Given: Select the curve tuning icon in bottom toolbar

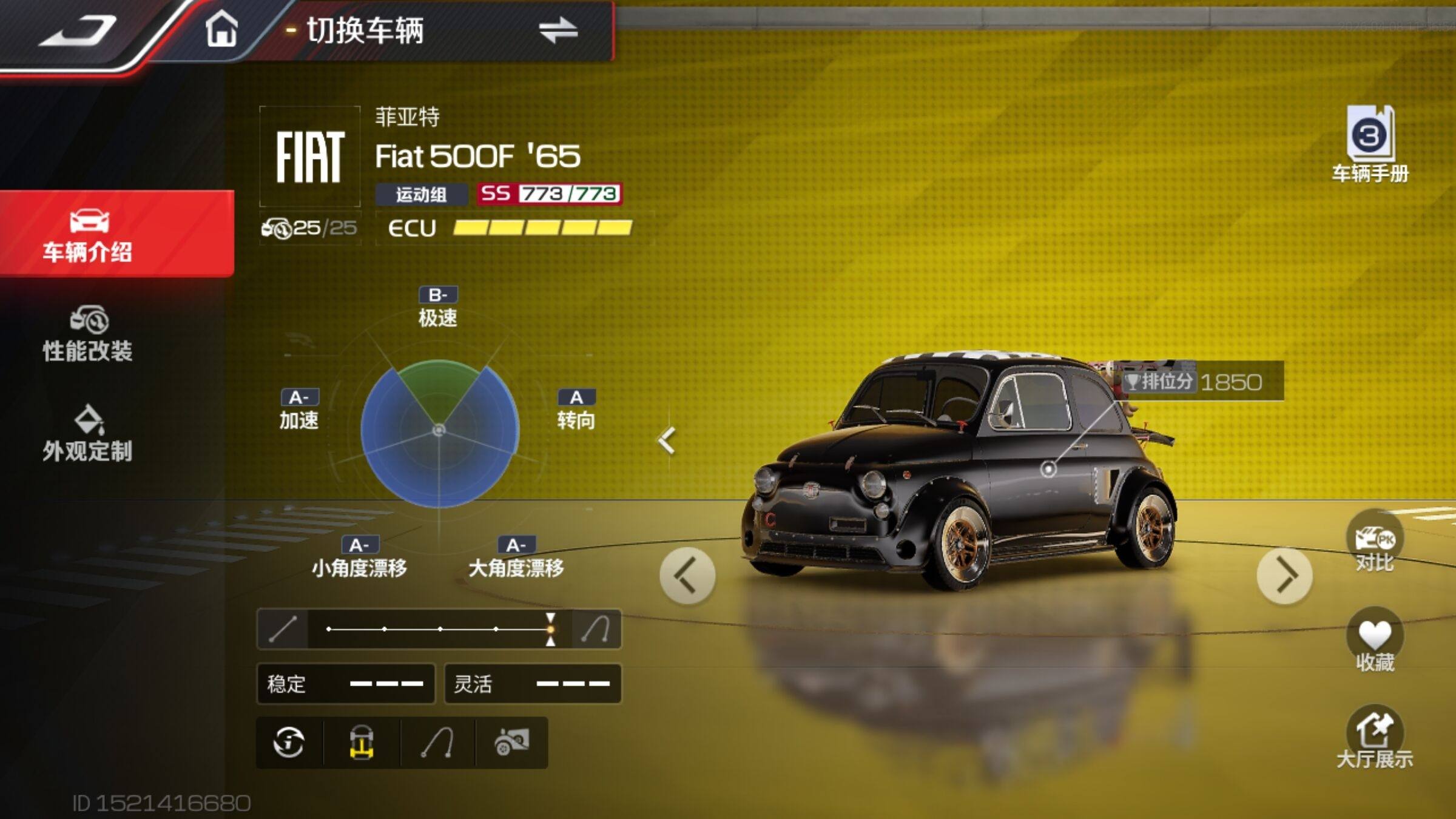Looking at the screenshot, I should coord(438,743).
